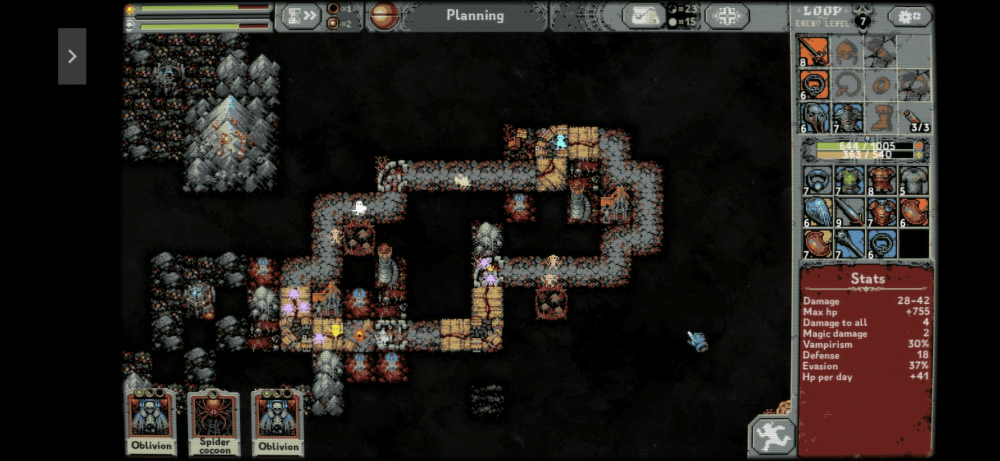
Task: Open the card deck envelope button
Action: [643, 15]
